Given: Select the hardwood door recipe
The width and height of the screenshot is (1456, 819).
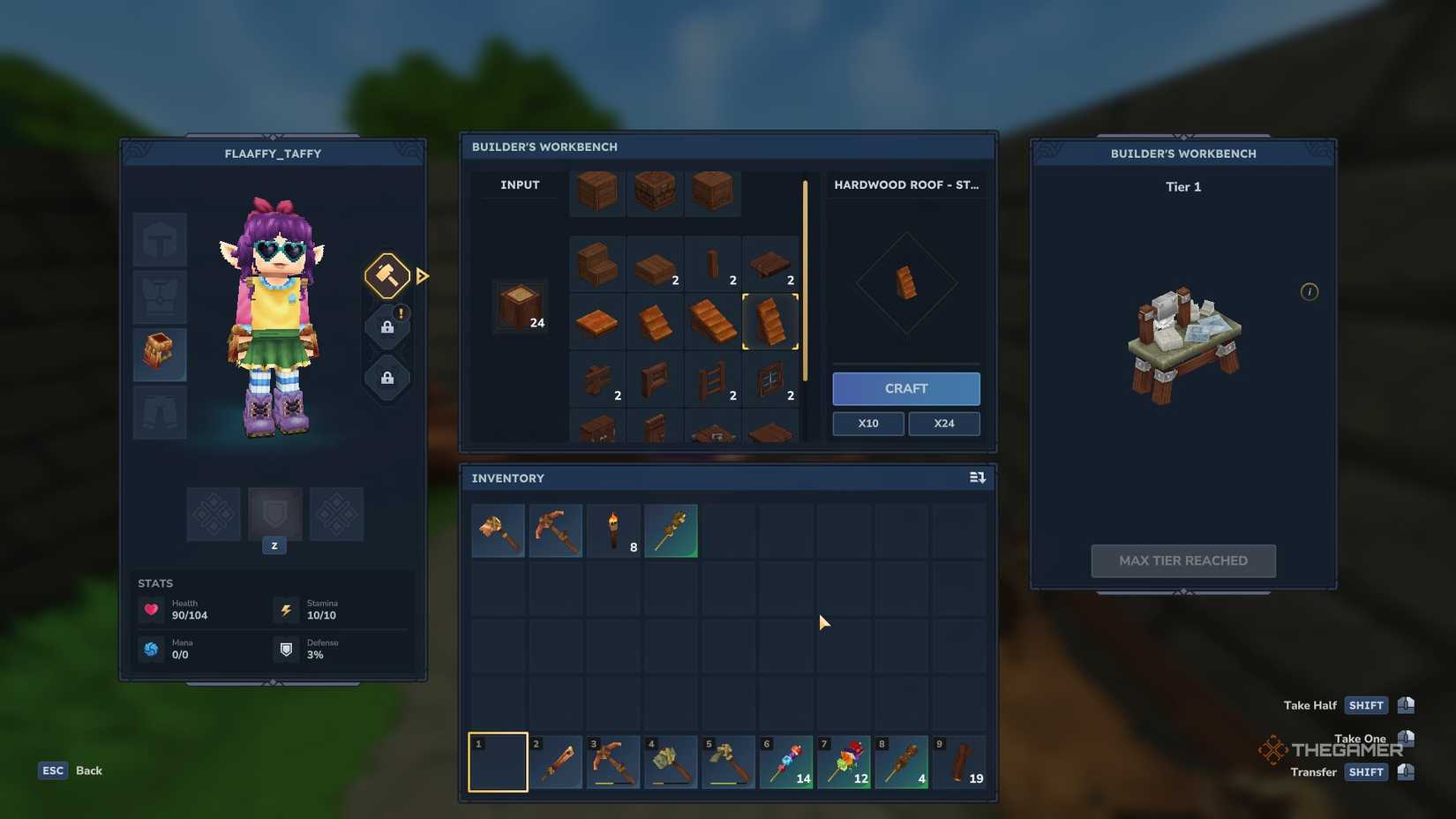Looking at the screenshot, I should pyautogui.click(x=655, y=379).
